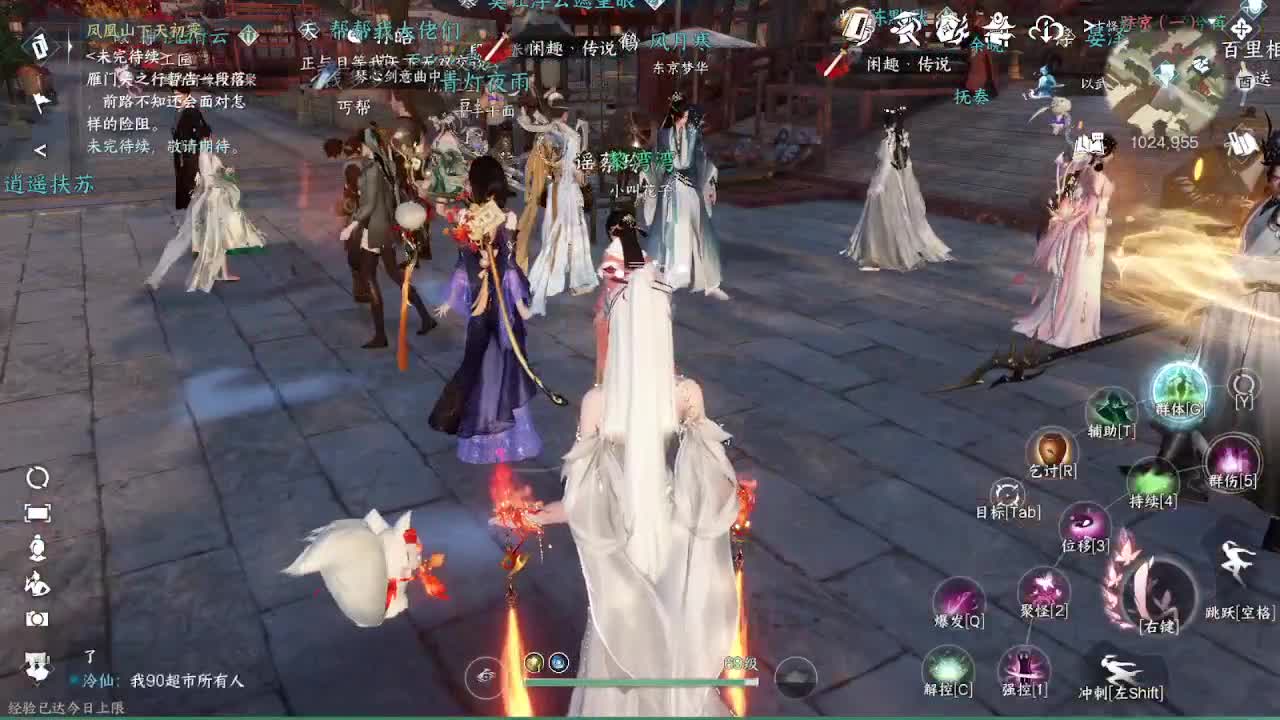This screenshot has height=720, width=1280.
Task: Click the golden buff orb above the exp bar
Action: [533, 661]
